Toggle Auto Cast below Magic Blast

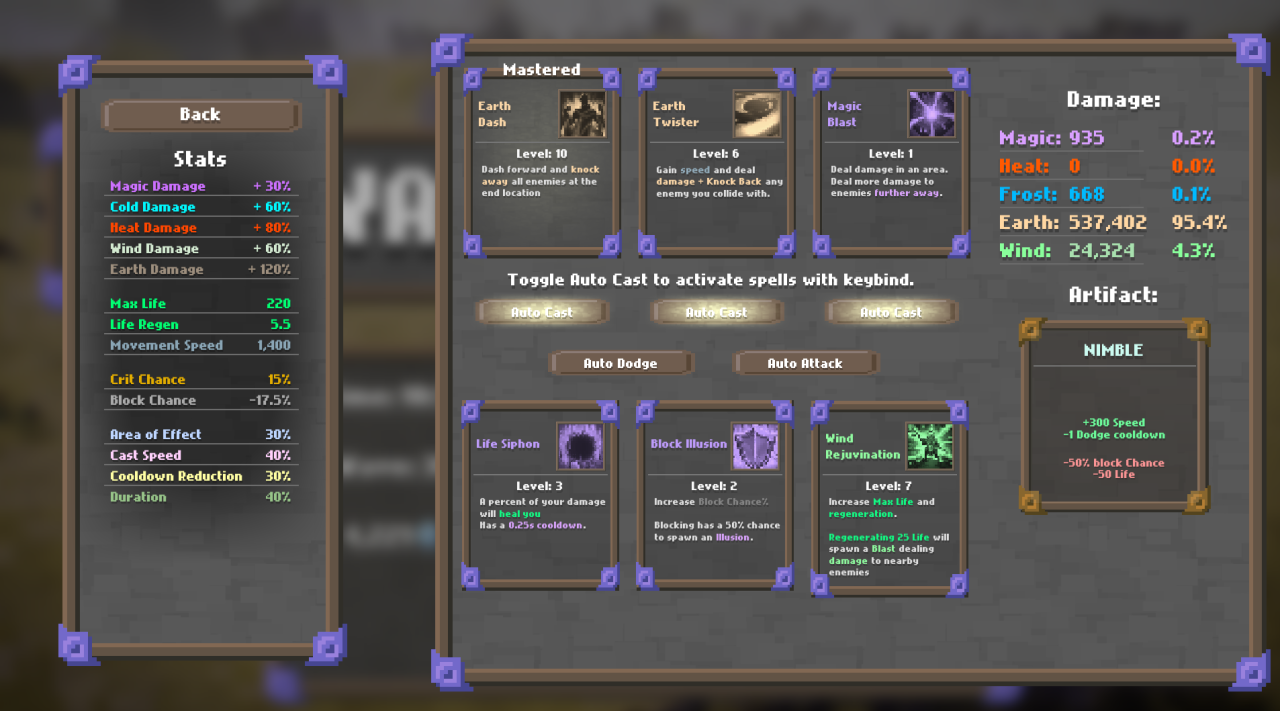click(x=891, y=312)
